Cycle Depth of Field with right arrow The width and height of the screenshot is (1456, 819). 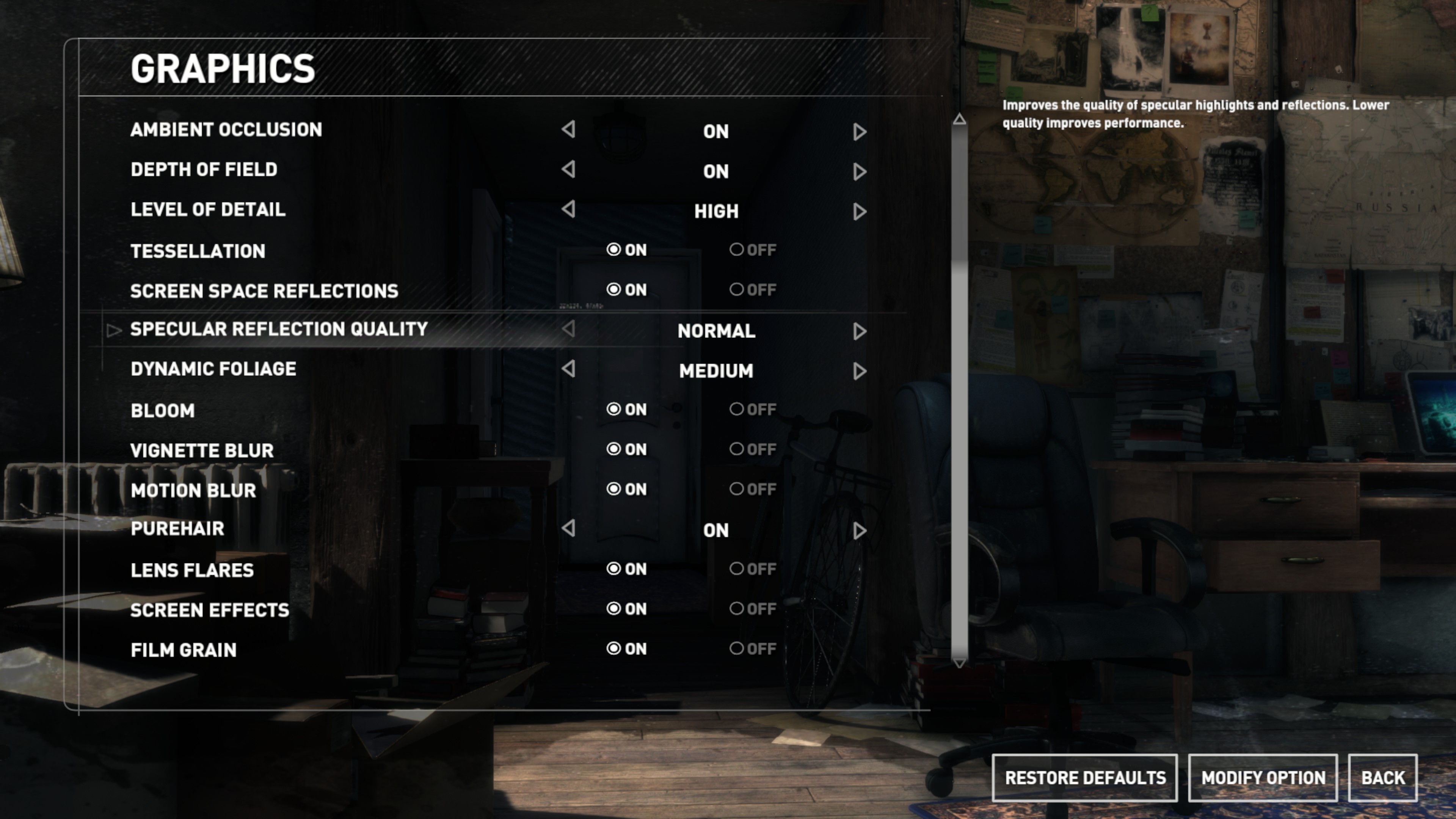[x=860, y=171]
